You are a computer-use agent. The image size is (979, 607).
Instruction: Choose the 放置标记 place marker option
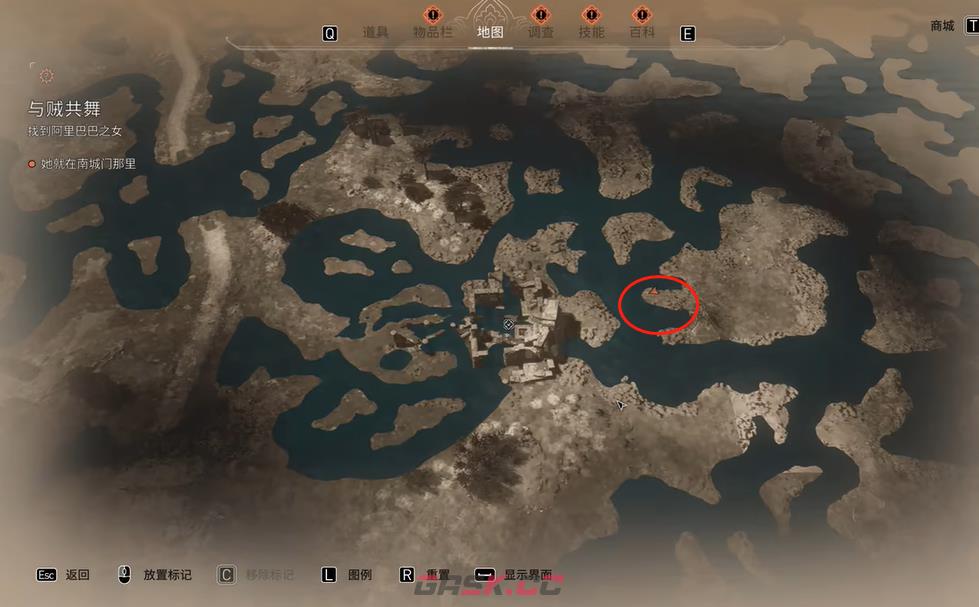point(166,575)
